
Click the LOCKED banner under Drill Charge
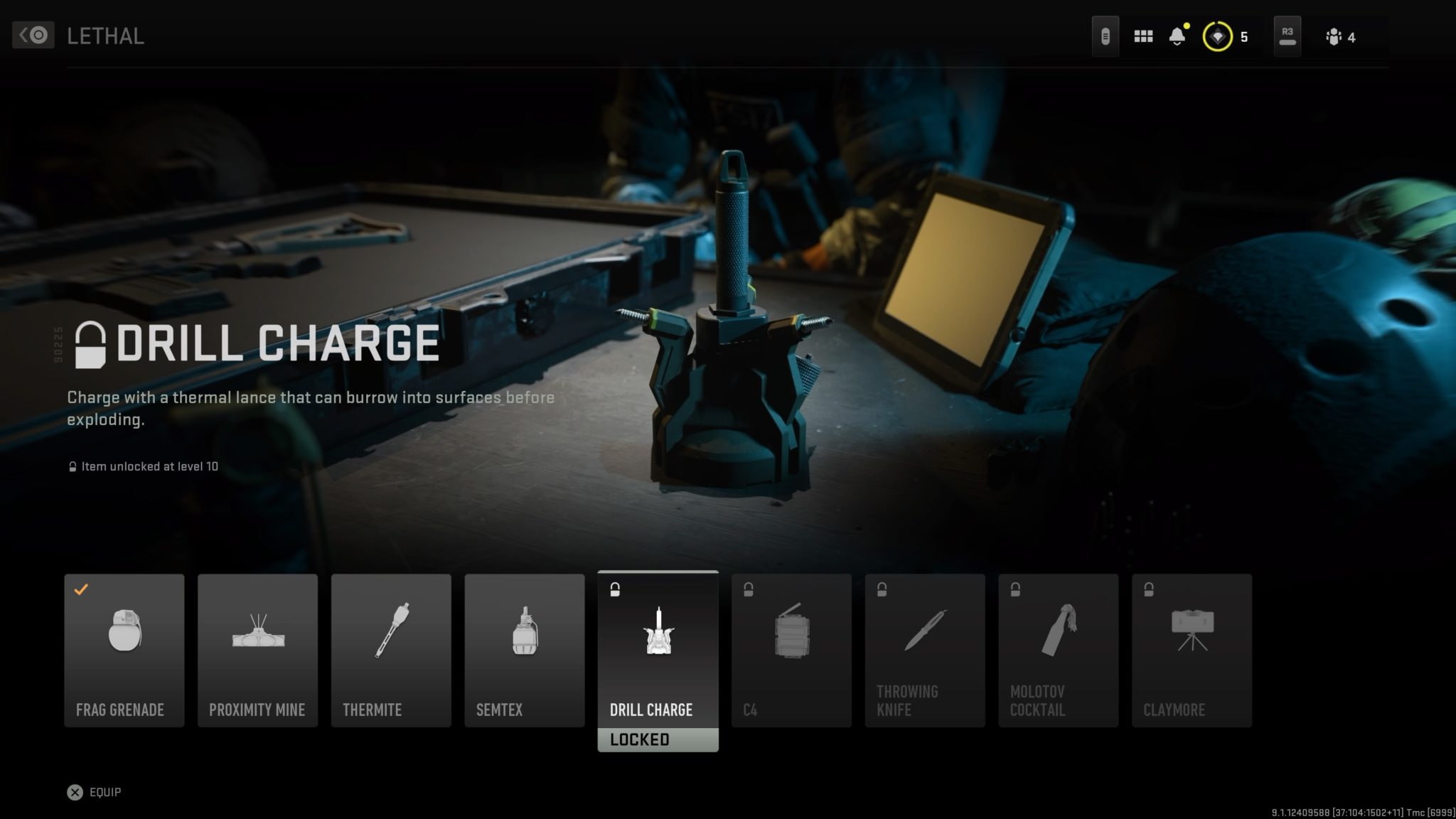658,739
